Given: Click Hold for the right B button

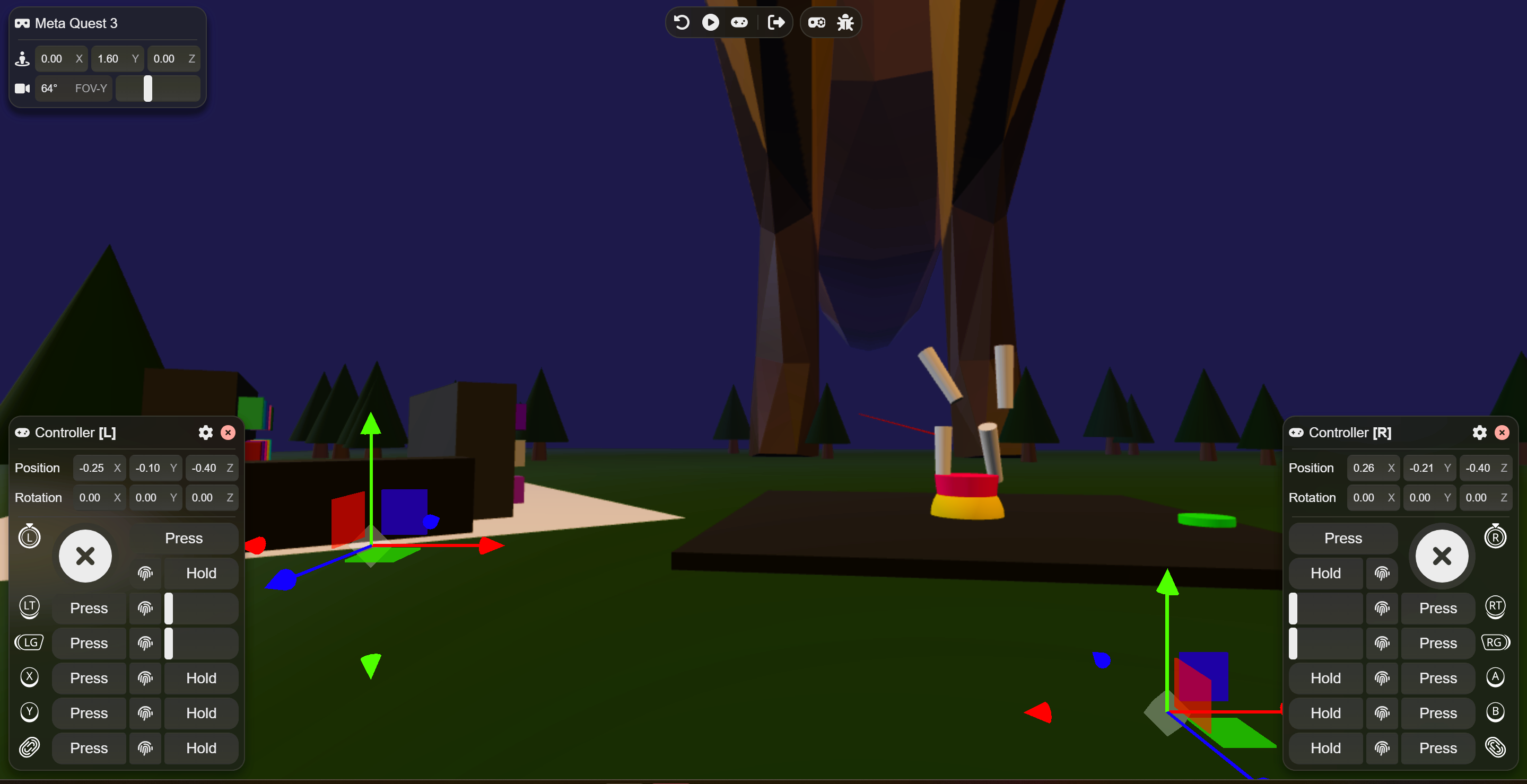Looking at the screenshot, I should tap(1325, 713).
